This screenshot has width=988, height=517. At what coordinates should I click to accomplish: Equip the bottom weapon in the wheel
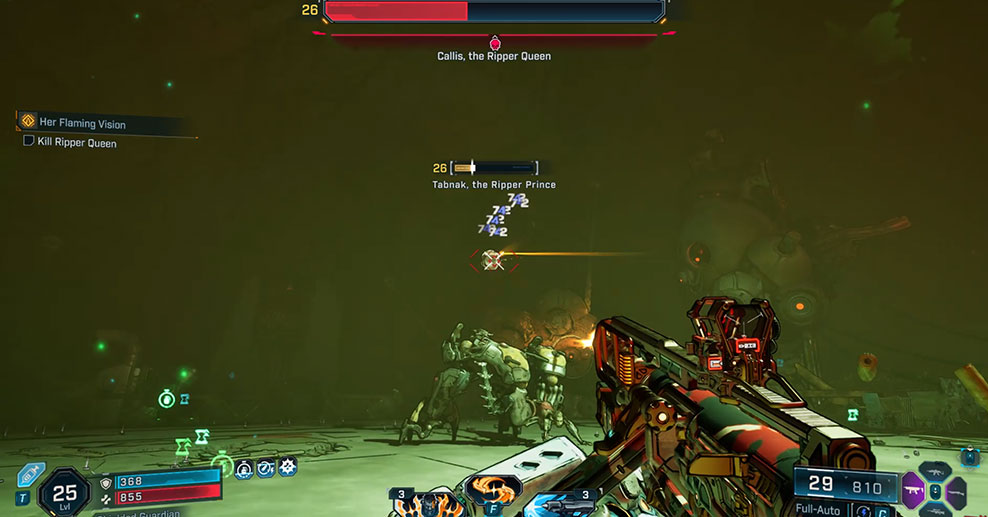[935, 510]
